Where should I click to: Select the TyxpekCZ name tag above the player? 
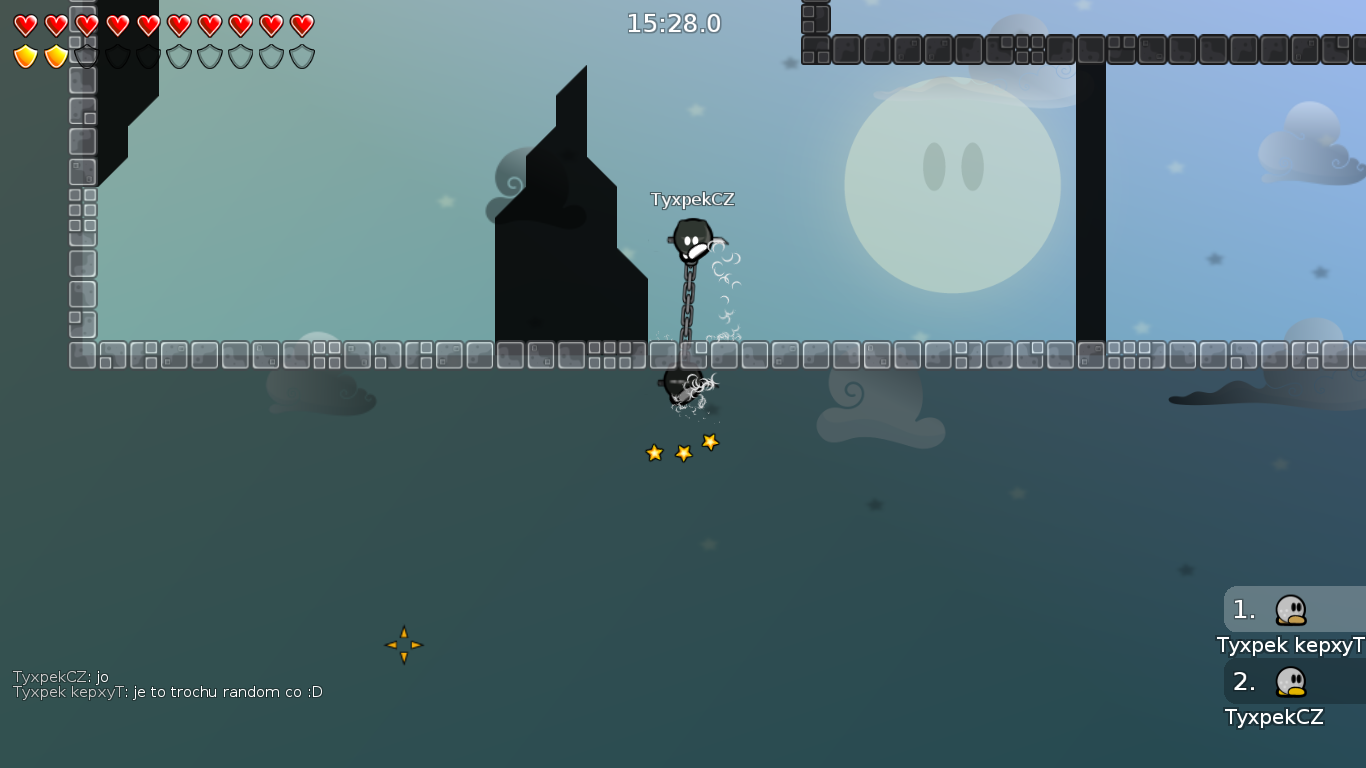tap(692, 199)
